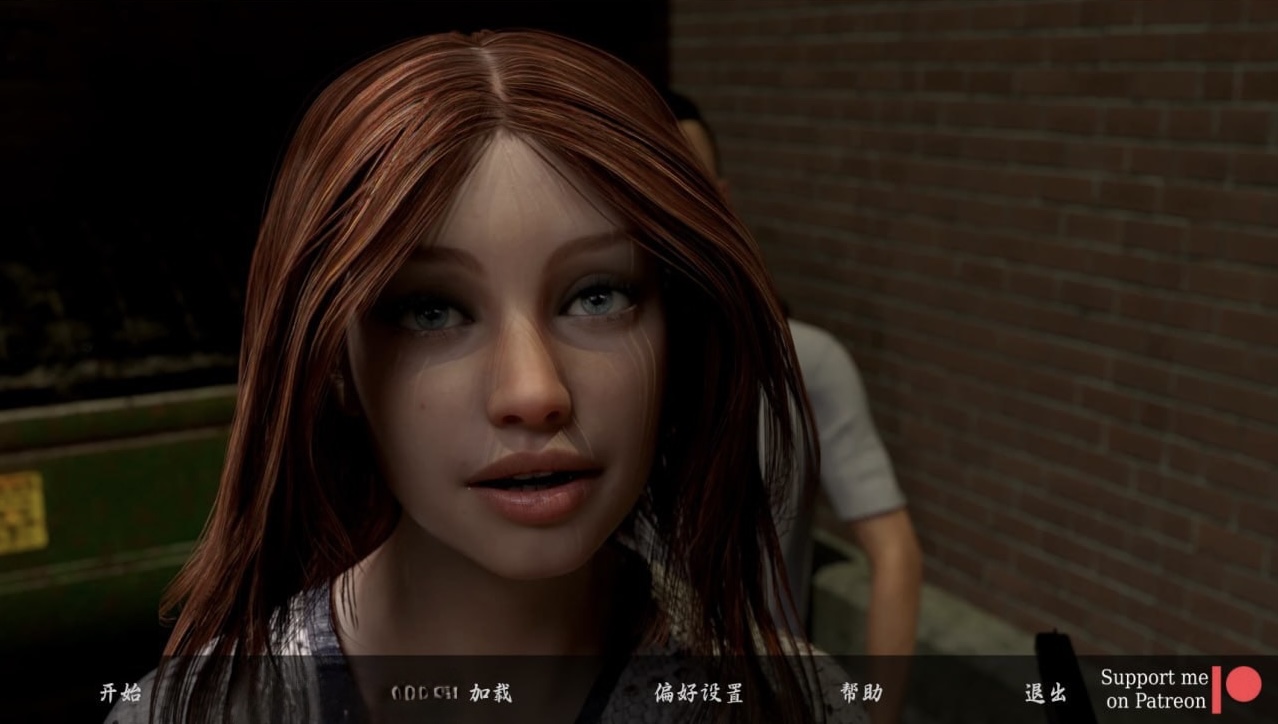
Task: Start the game with 开始
Action: tap(120, 692)
